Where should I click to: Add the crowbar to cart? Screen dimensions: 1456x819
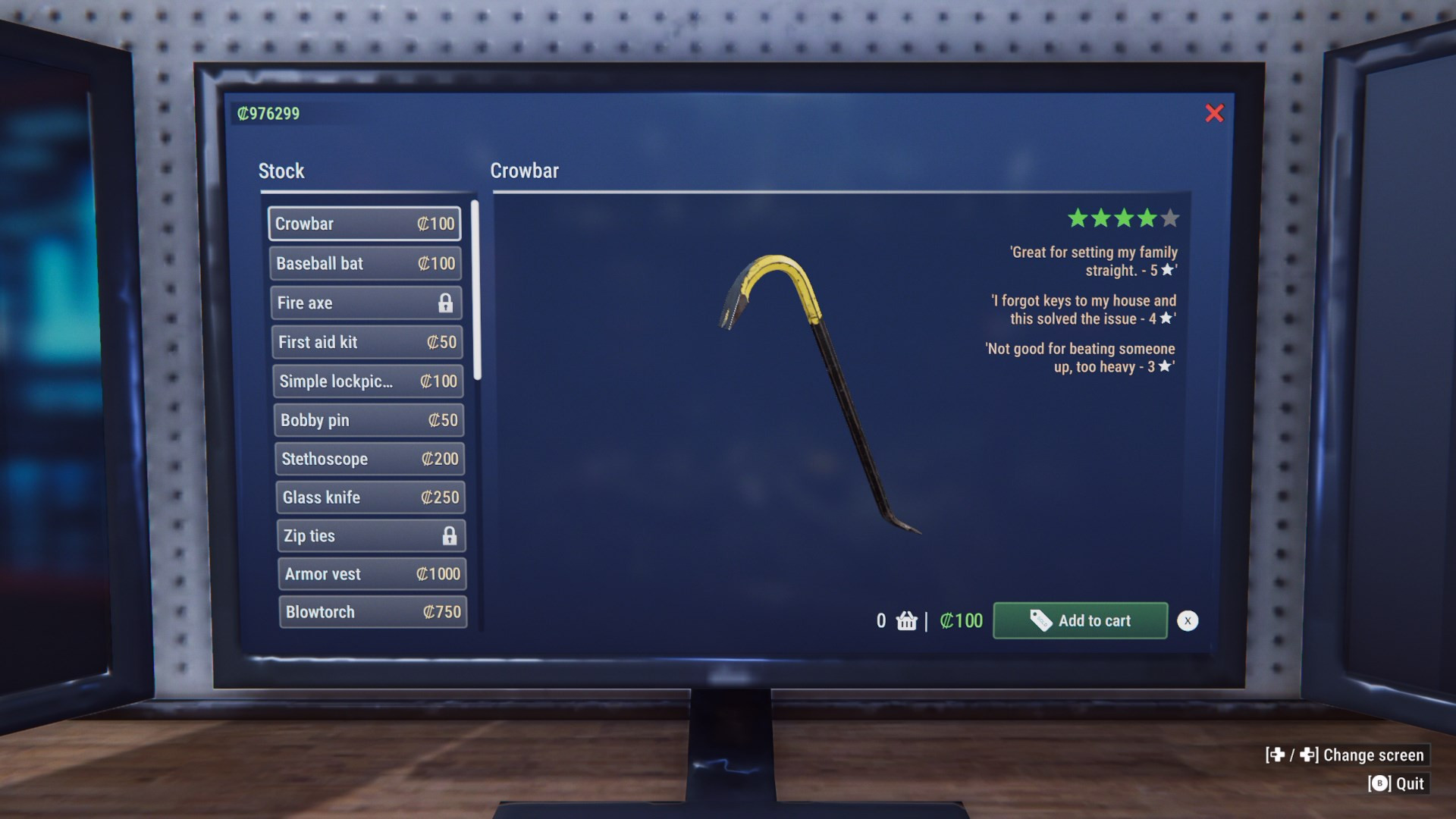[1080, 620]
